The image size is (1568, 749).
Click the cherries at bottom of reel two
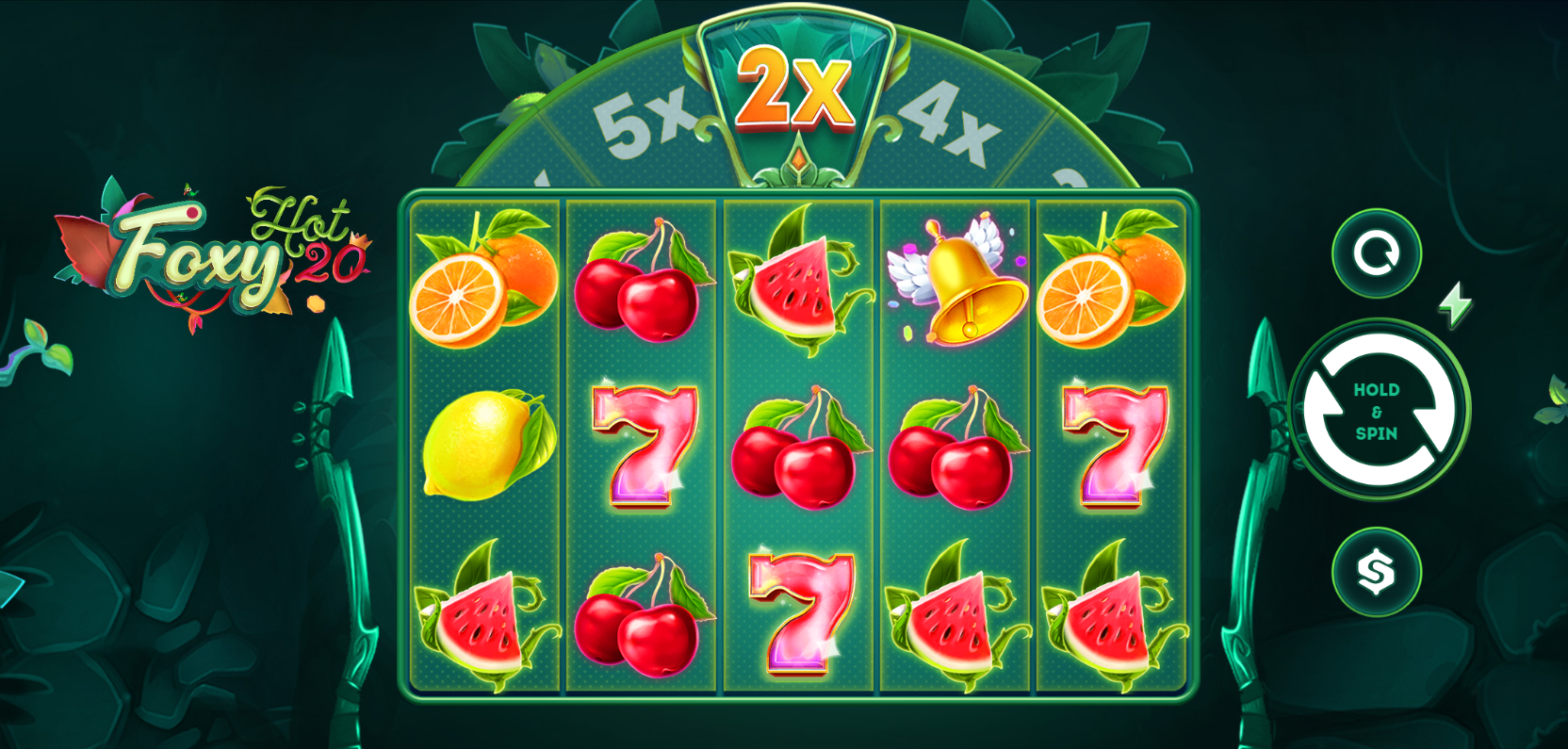pyautogui.click(x=641, y=617)
